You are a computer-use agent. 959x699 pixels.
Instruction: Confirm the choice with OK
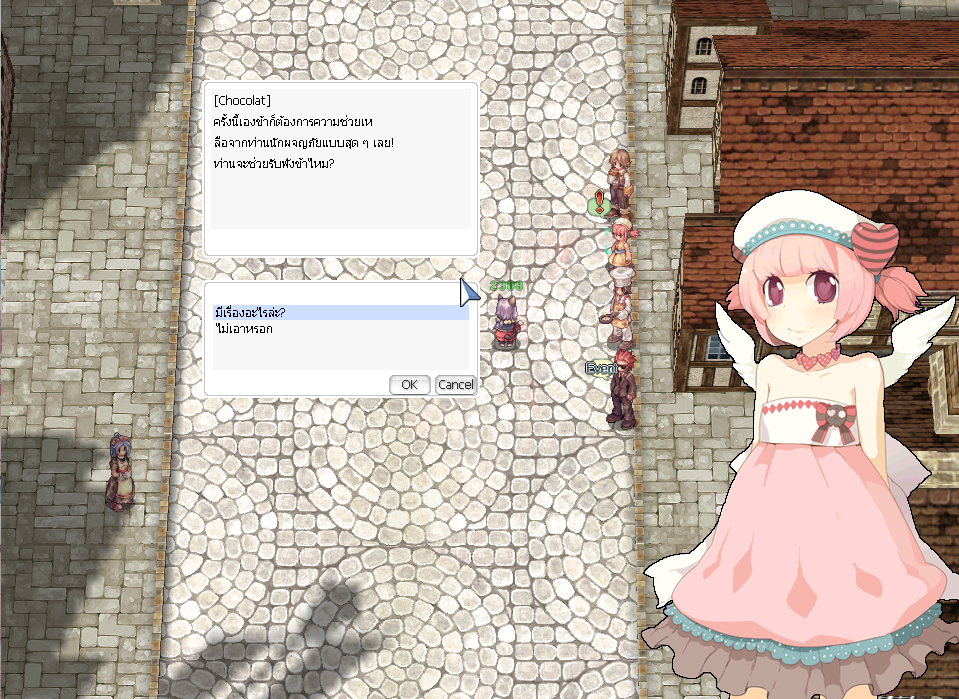pos(409,385)
